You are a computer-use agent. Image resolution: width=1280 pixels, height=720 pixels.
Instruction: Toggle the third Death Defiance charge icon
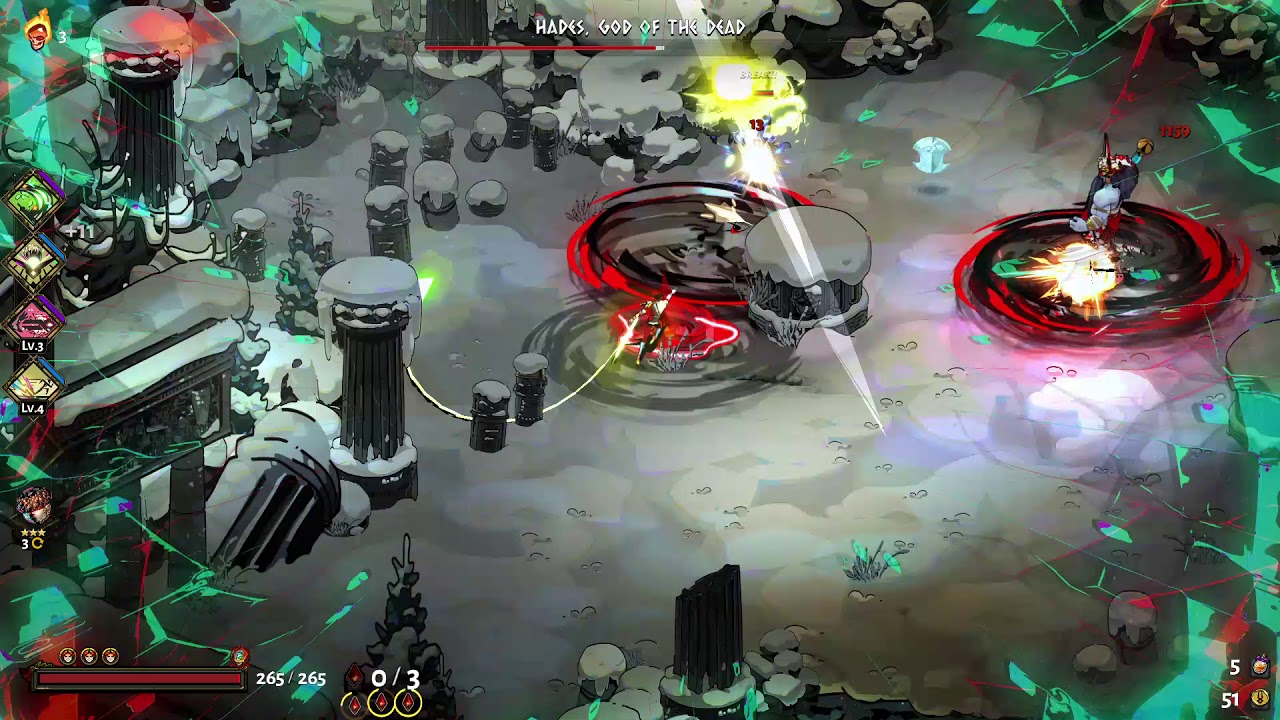108,656
